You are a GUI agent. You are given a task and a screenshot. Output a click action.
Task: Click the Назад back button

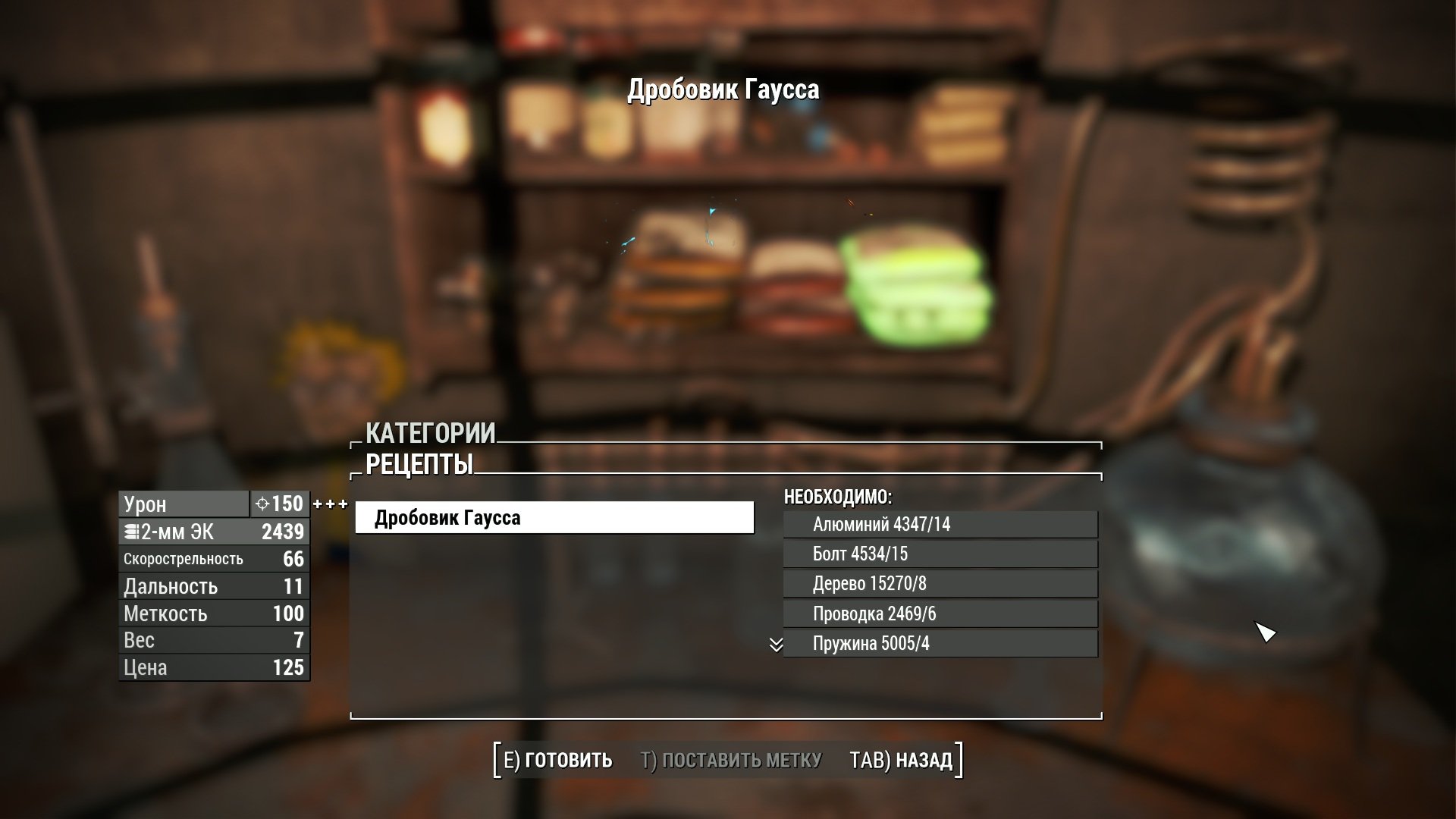[901, 760]
